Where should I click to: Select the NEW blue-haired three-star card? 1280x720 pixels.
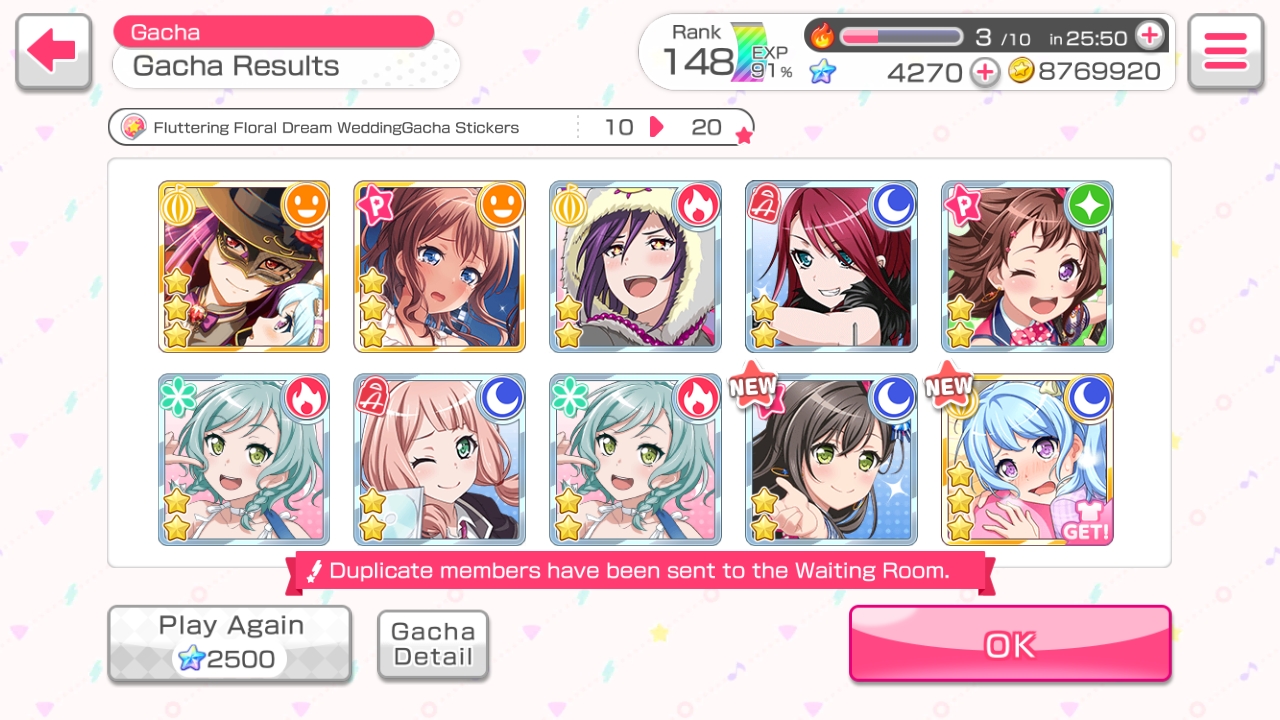[x=1027, y=460]
